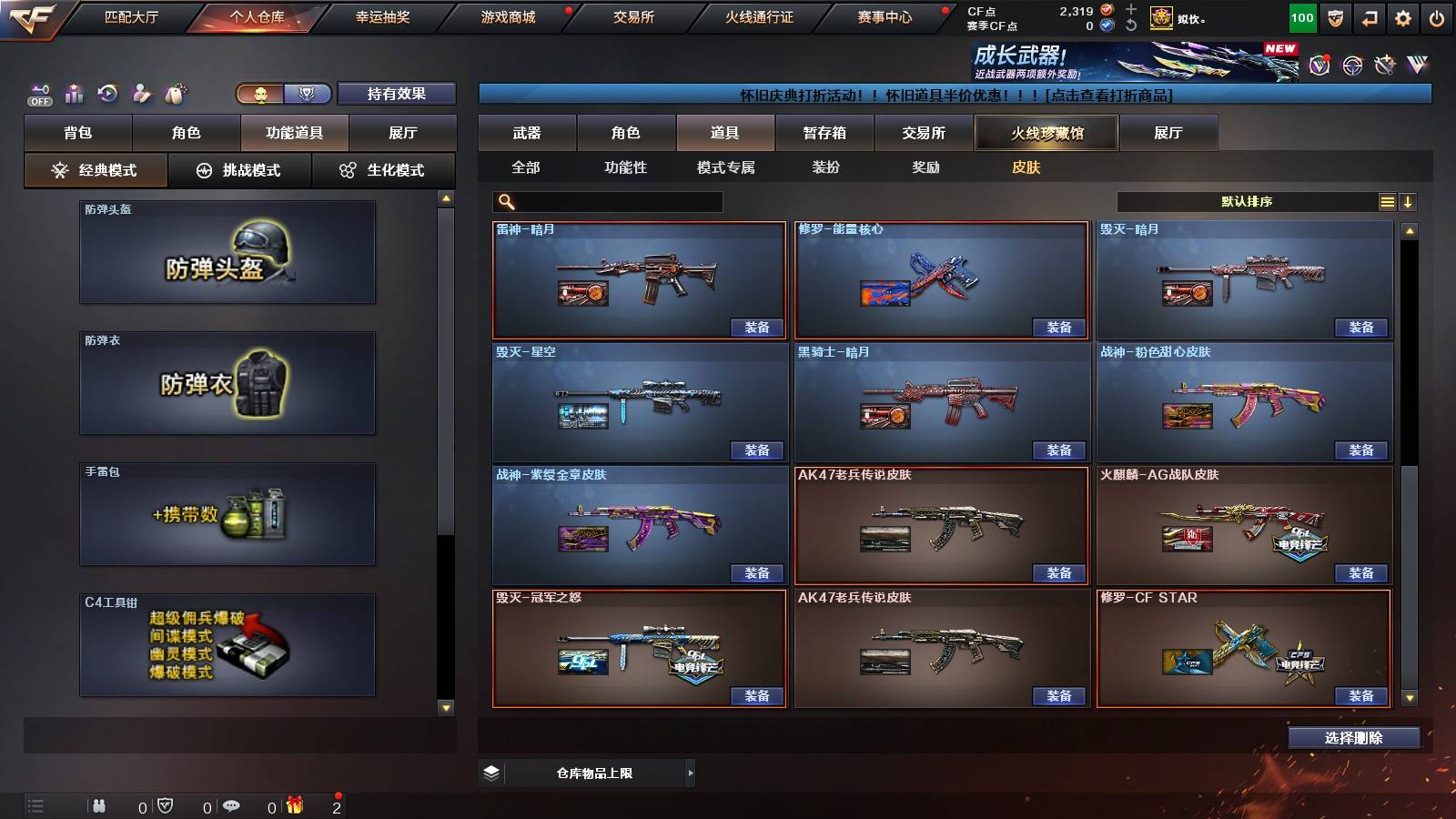Screen dimensions: 1456x819
Task: Click the character profile icon
Action: point(144,93)
